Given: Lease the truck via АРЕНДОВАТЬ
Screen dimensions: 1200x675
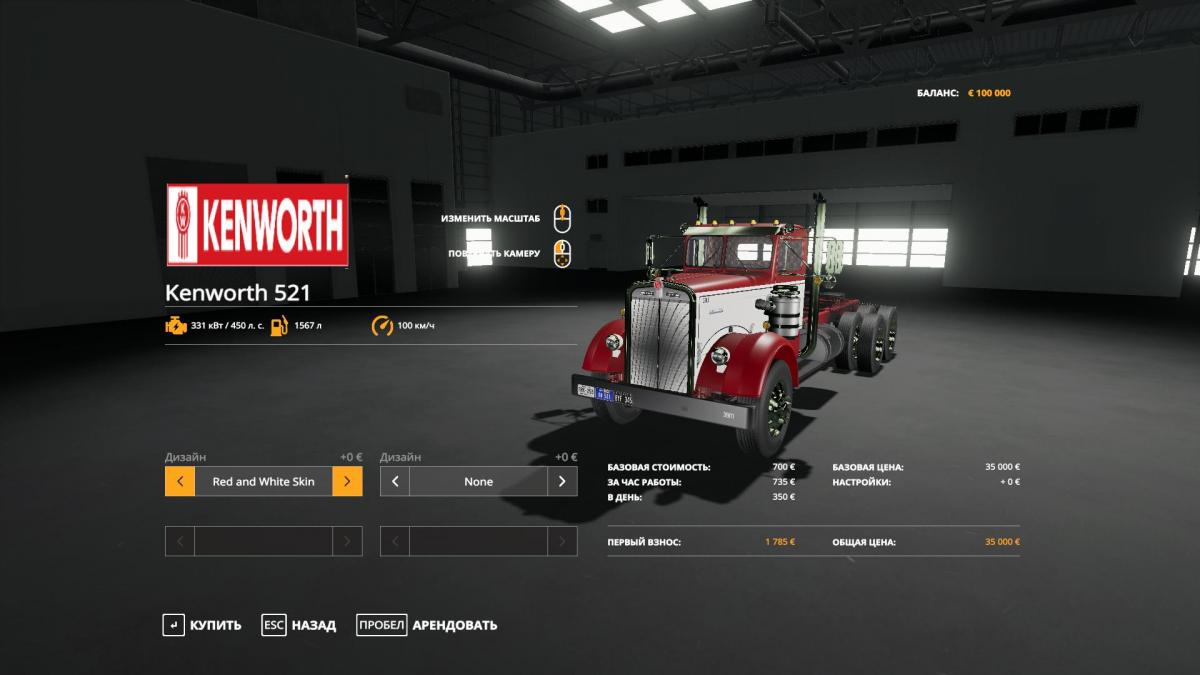Looking at the screenshot, I should [427, 625].
